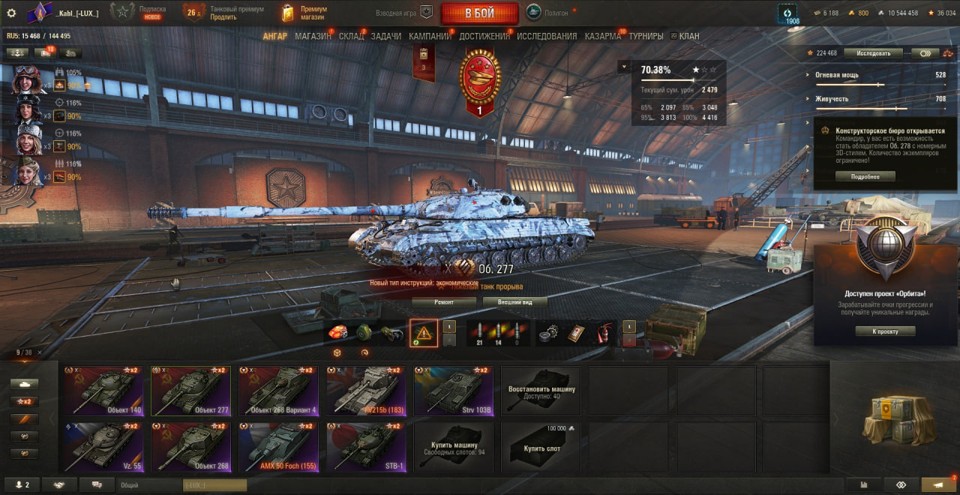This screenshot has width=960, height=495.
Task: Open the «Клан» tab
Action: click(688, 36)
